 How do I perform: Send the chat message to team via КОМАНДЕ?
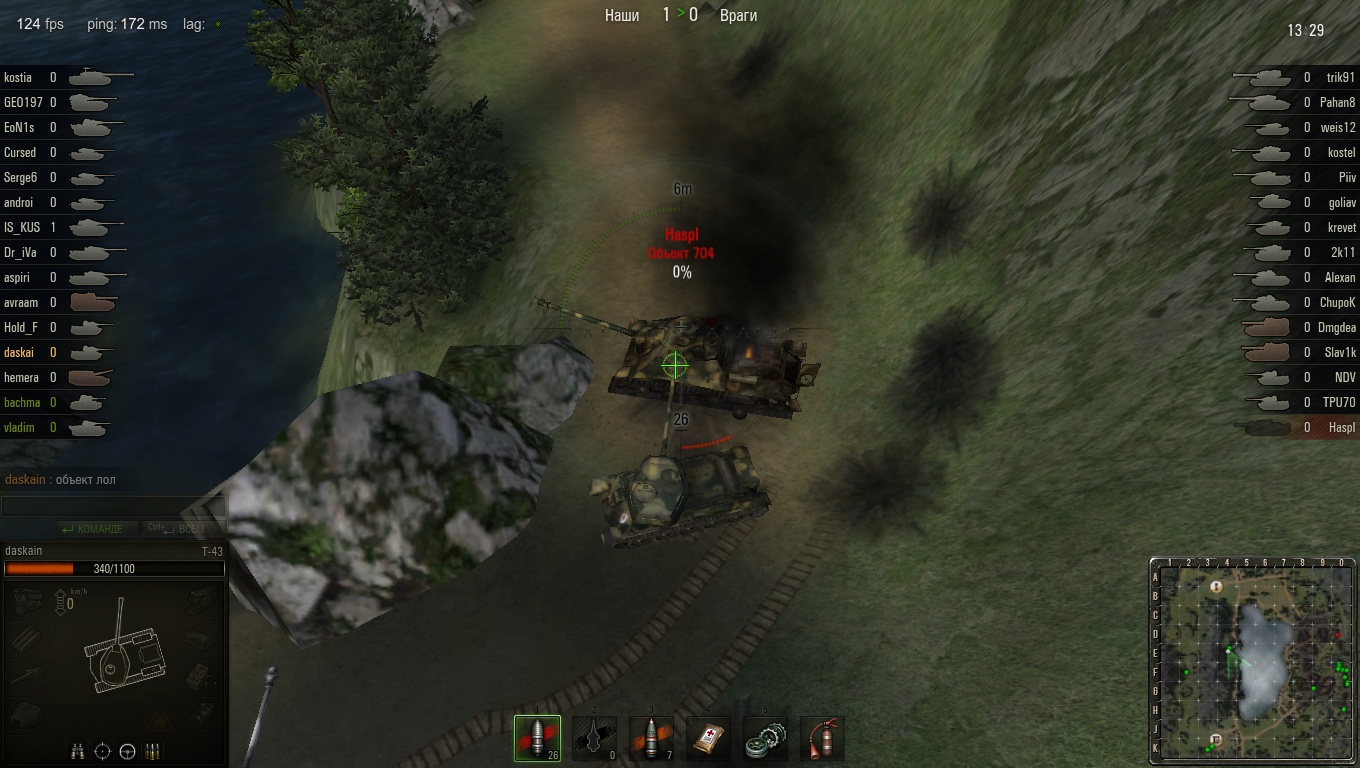click(92, 528)
